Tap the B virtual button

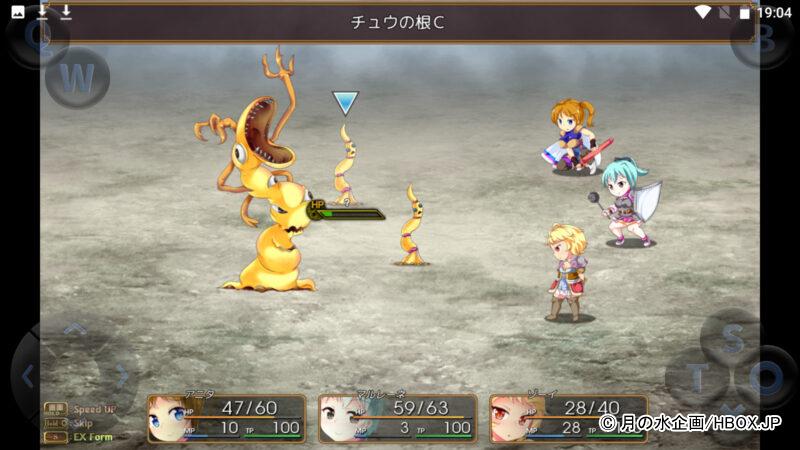(x=762, y=38)
